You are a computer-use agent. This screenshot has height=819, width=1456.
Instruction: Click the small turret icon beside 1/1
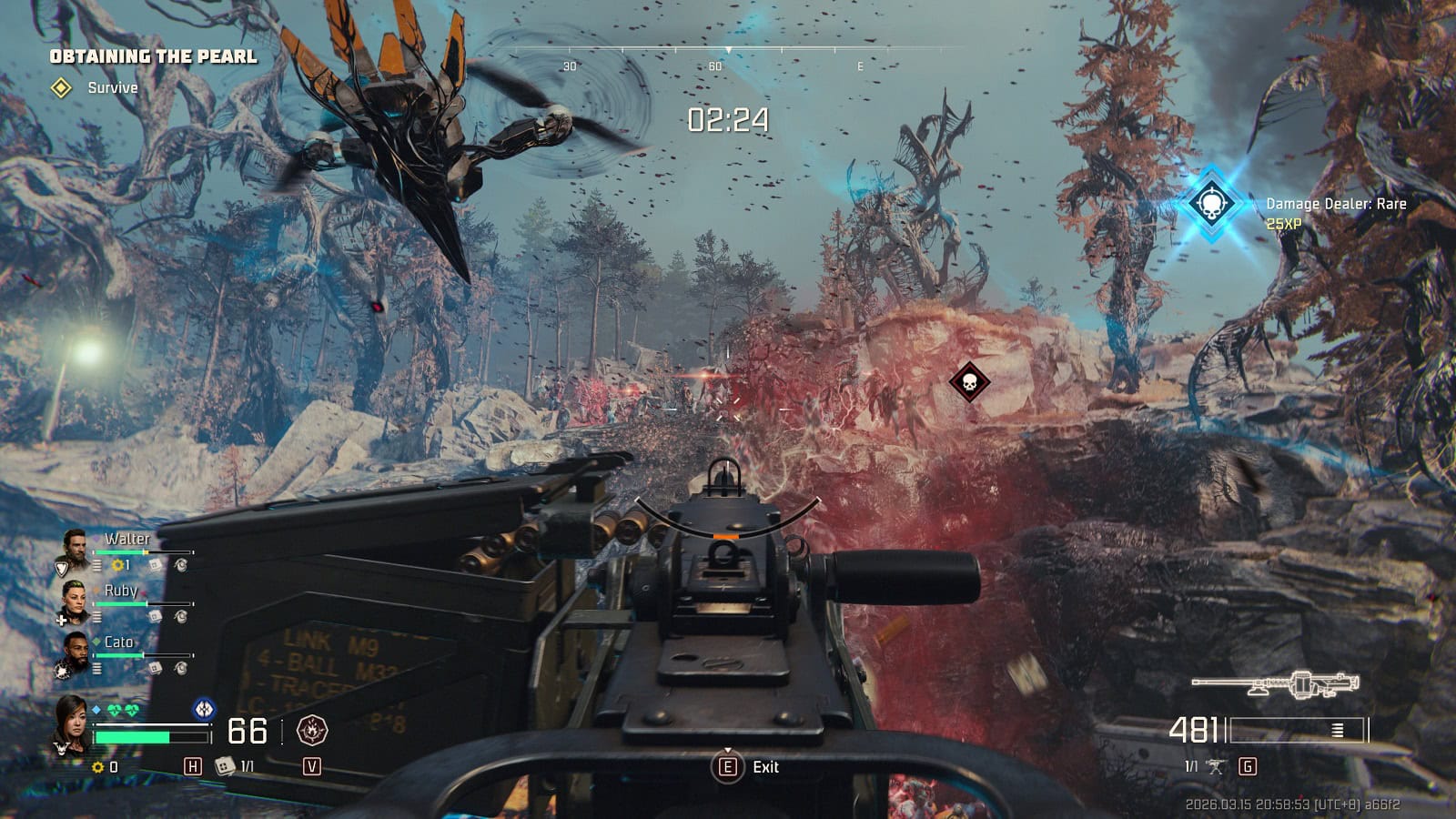1216,766
